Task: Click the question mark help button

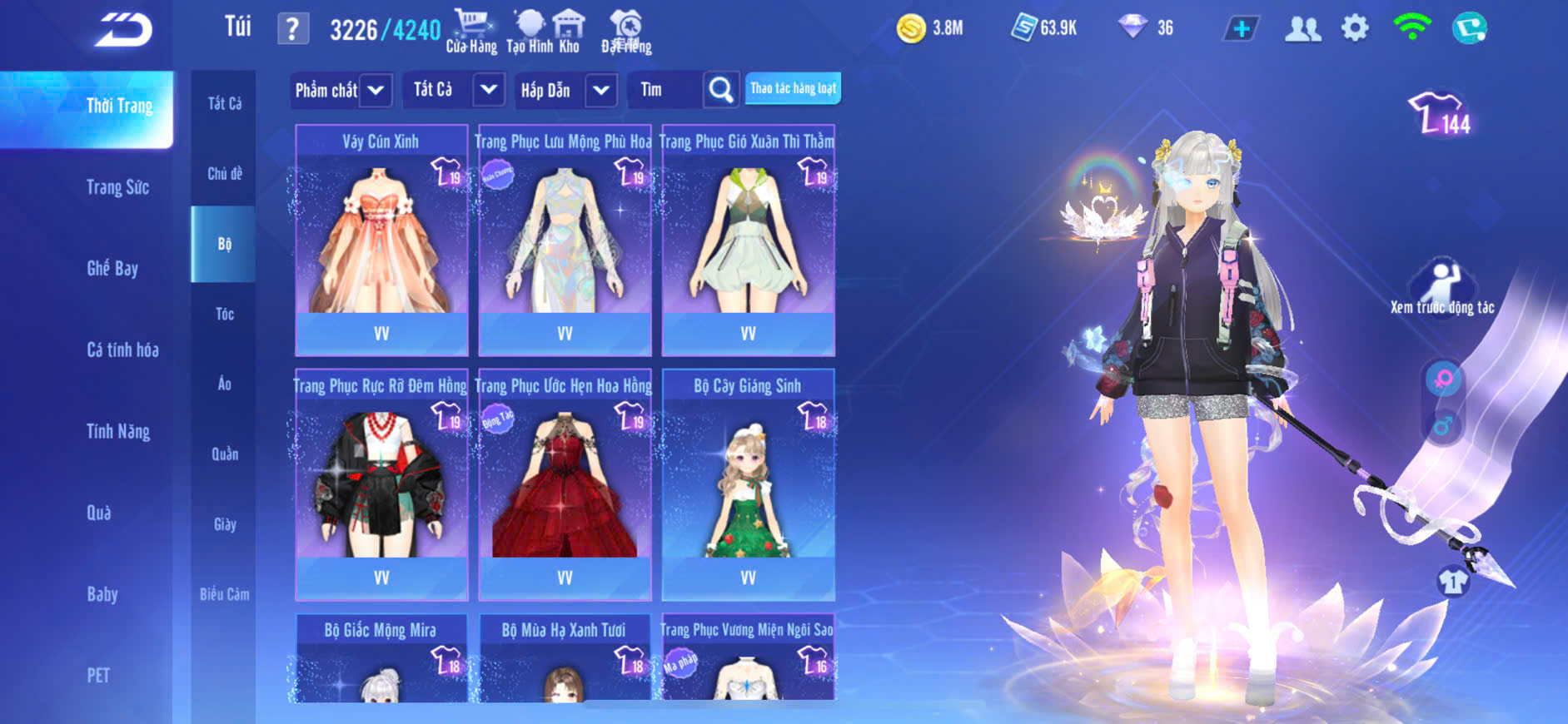Action: (x=292, y=30)
